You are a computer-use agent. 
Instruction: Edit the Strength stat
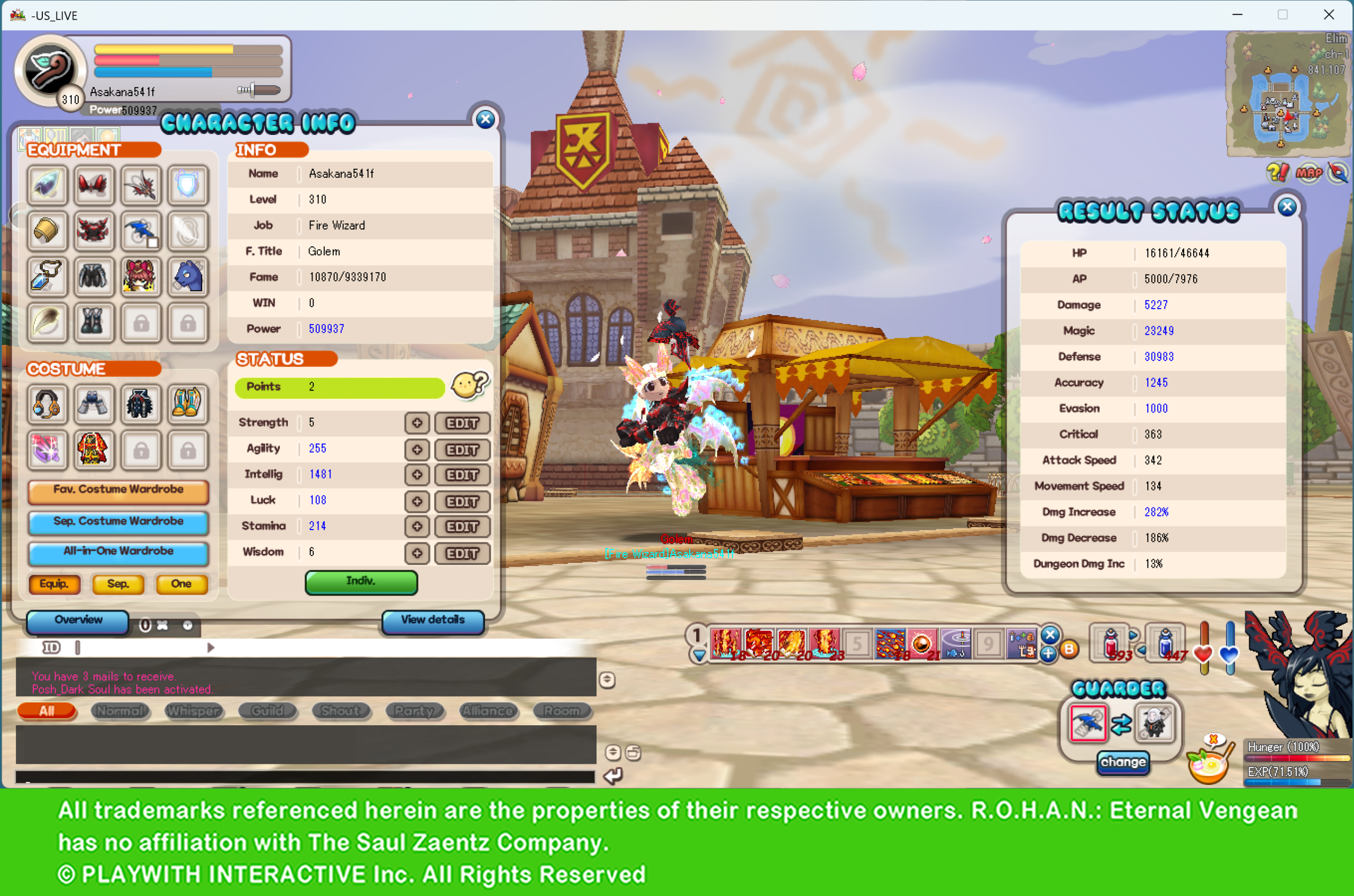coord(462,423)
